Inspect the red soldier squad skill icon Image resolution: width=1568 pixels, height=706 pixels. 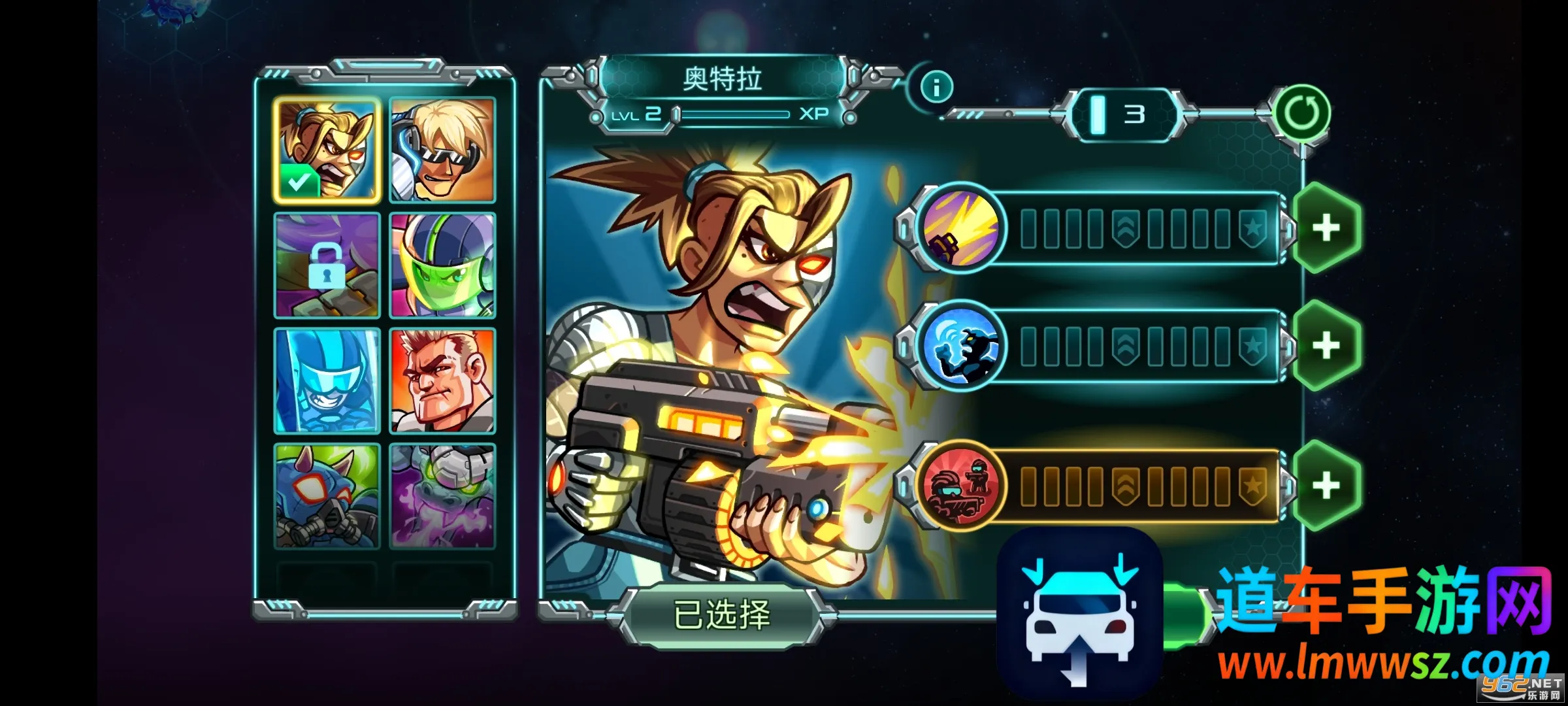960,486
